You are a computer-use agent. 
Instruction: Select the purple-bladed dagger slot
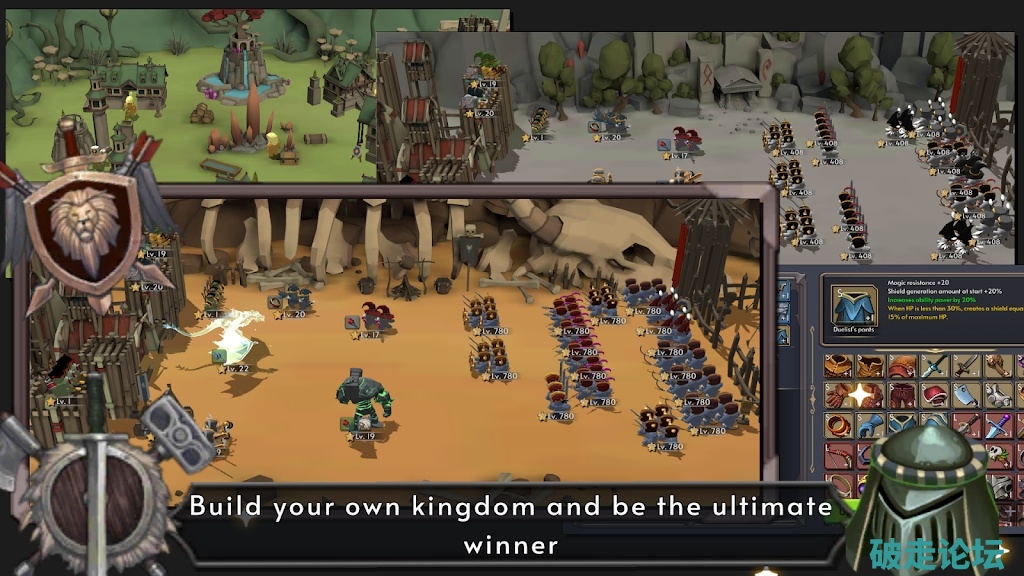pos(998,426)
